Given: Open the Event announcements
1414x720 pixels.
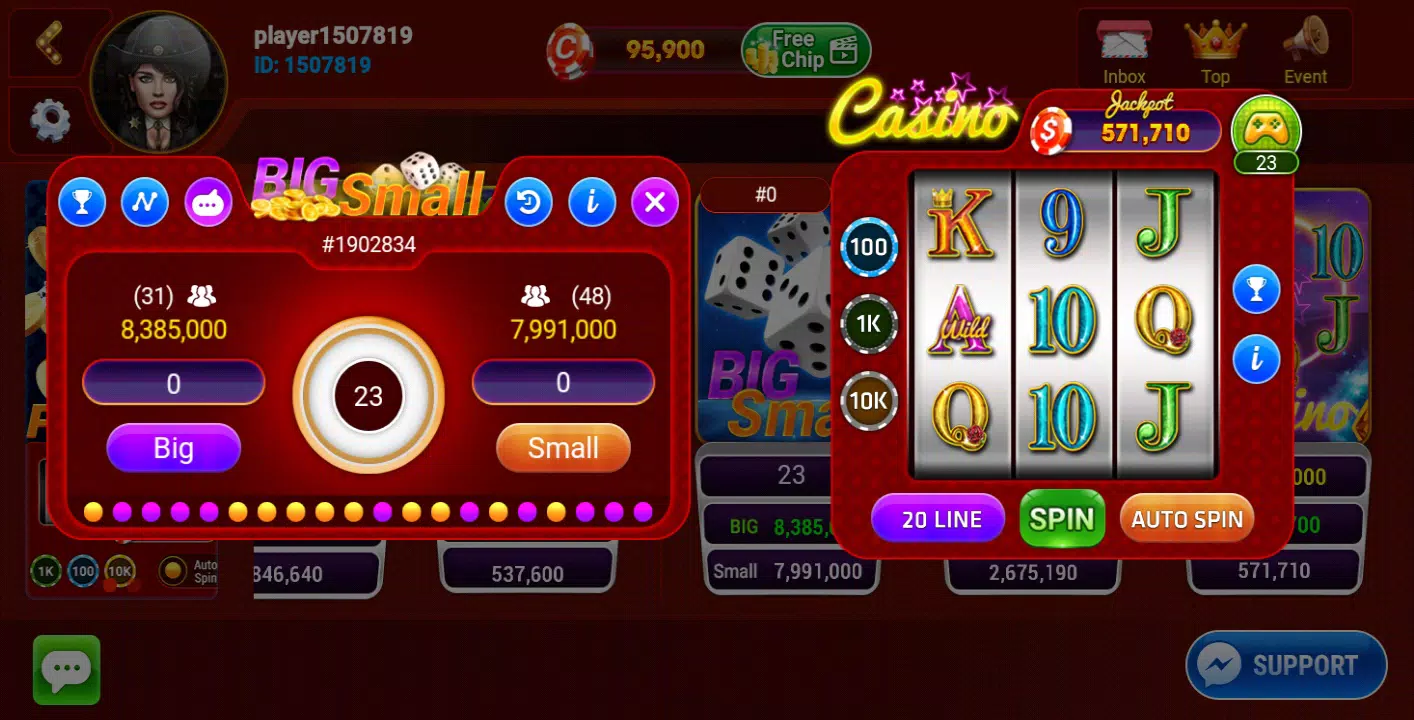Looking at the screenshot, I should 1305,45.
